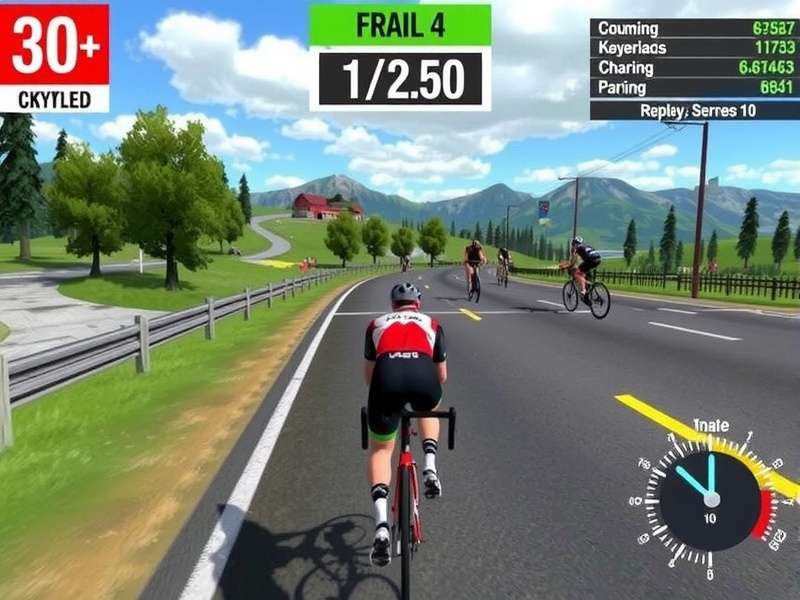Viewport: 800px width, 600px height.
Task: Click the Charing row in the standings
Action: tap(694, 68)
